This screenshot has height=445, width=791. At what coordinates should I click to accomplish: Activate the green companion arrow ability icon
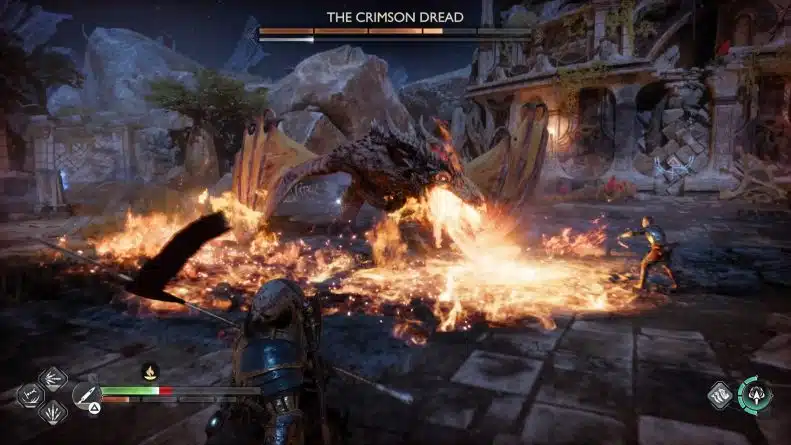tap(755, 394)
